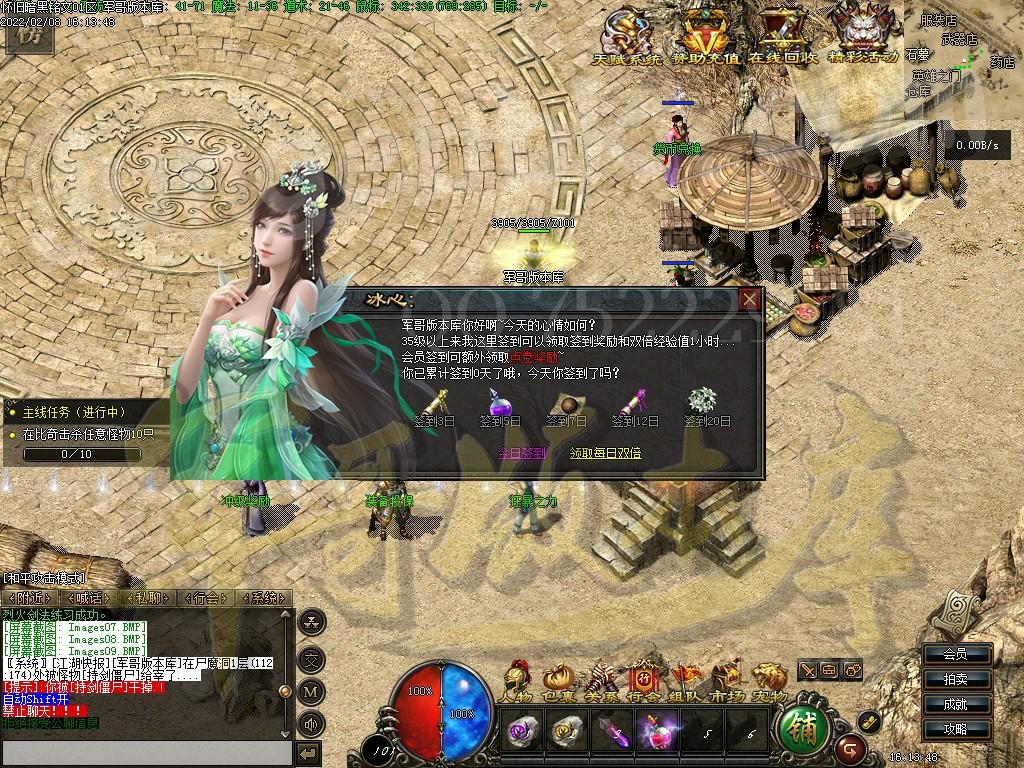Switch chat to the 系统 tab
1024x768 pixels.
pyautogui.click(x=264, y=598)
